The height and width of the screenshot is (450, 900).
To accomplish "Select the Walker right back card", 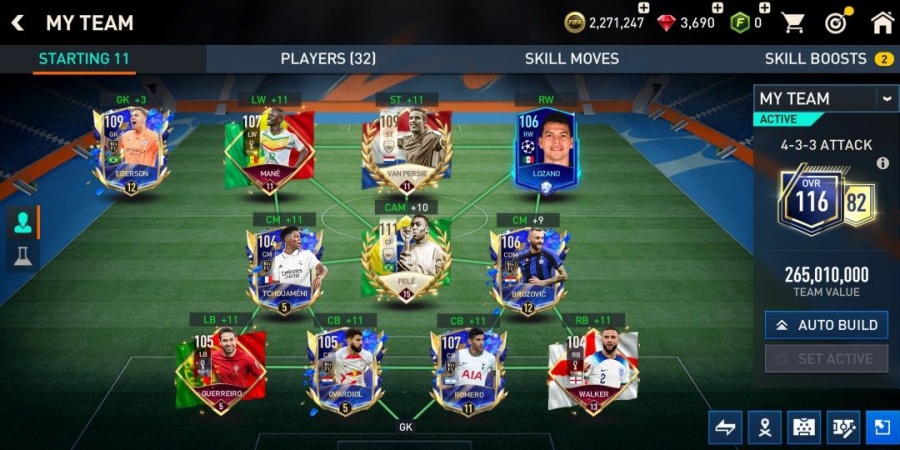I will click(594, 370).
